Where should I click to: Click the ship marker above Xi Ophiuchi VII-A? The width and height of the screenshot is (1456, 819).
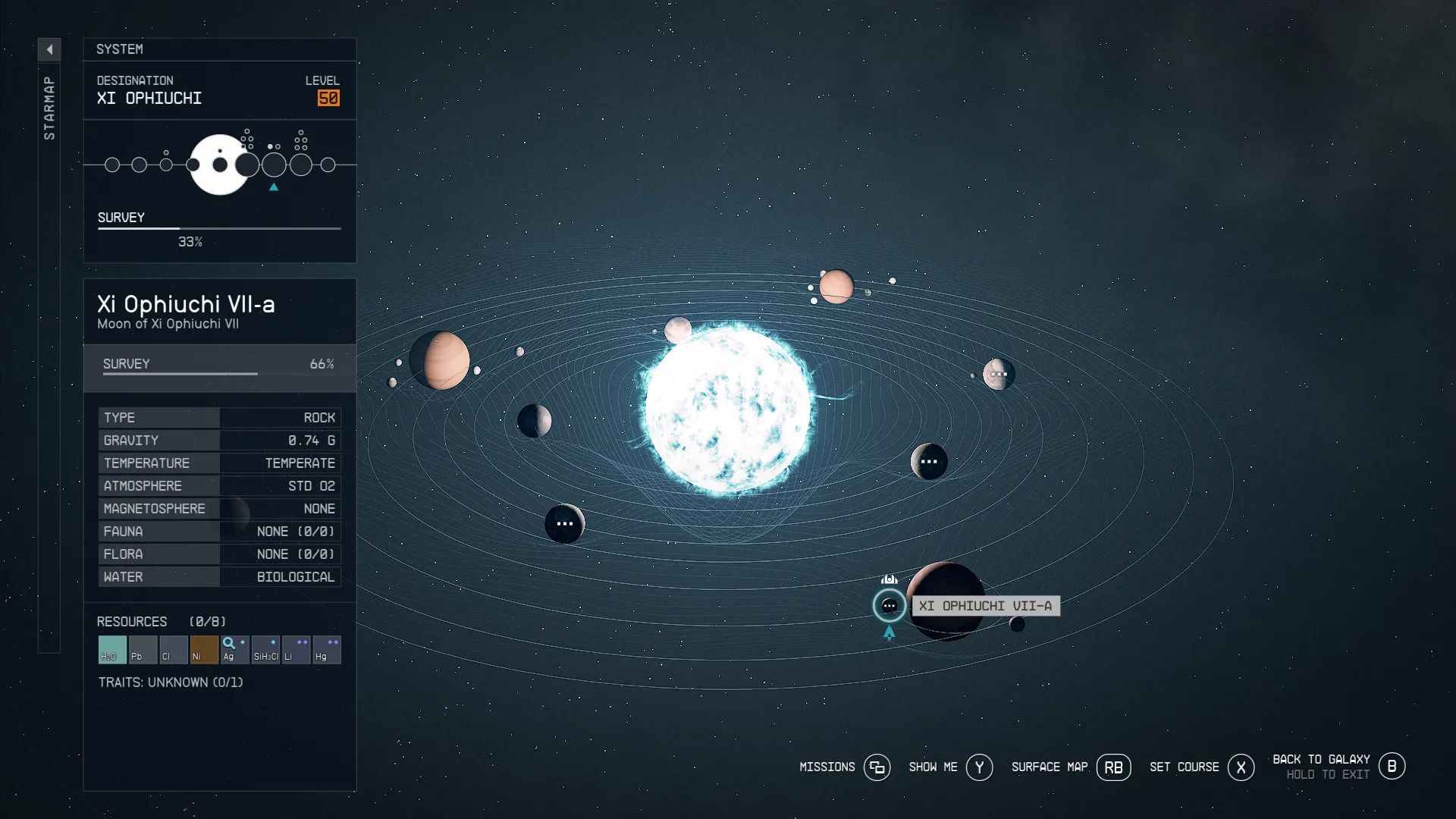pos(888,578)
